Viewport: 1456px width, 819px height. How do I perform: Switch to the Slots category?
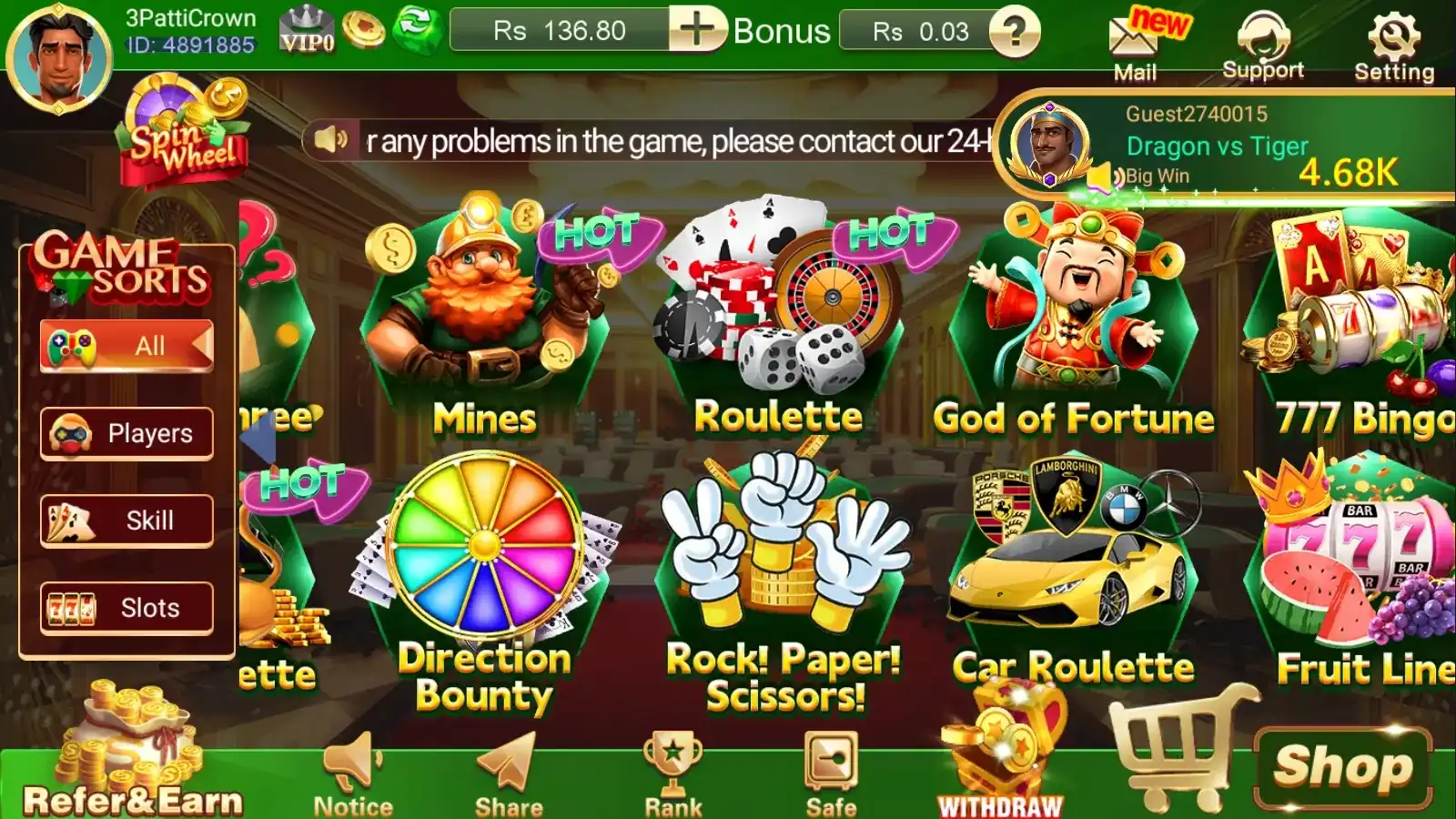click(126, 608)
